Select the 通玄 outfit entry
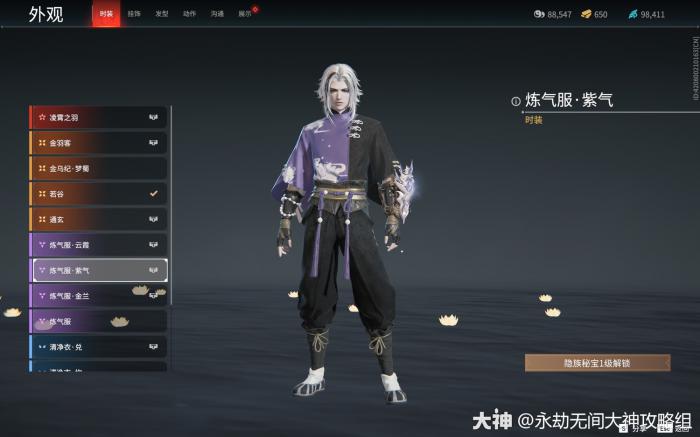This screenshot has height=437, width=700. (98, 219)
